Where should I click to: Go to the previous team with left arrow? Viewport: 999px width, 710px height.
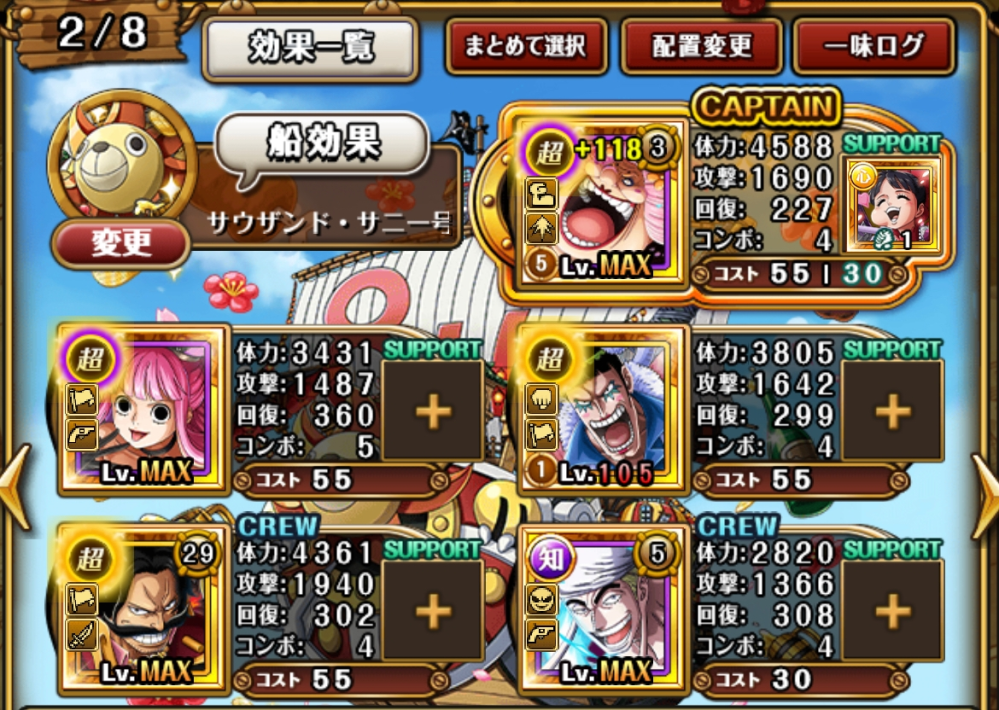tap(14, 487)
